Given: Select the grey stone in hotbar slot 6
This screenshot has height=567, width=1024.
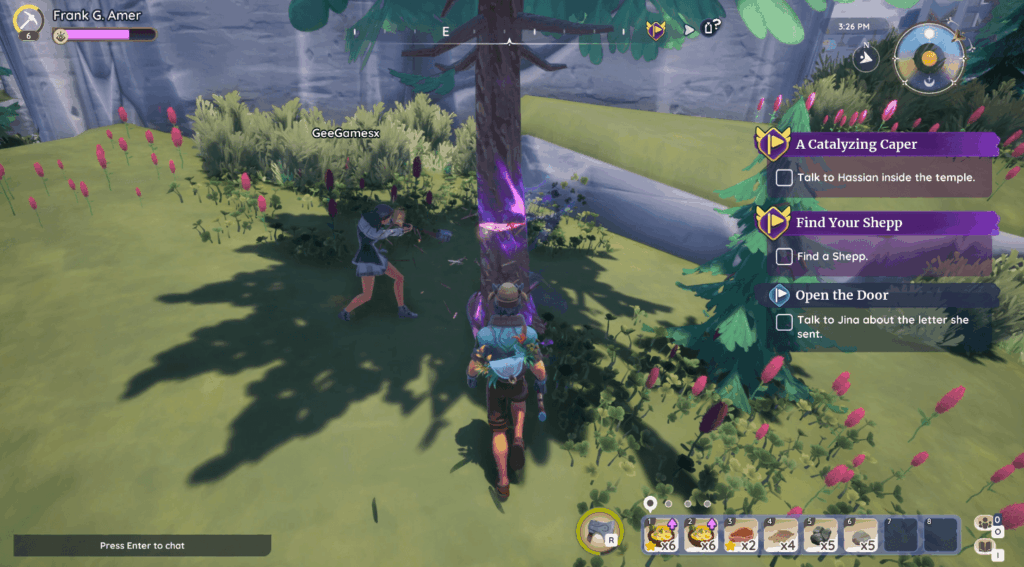Looking at the screenshot, I should tap(860, 535).
